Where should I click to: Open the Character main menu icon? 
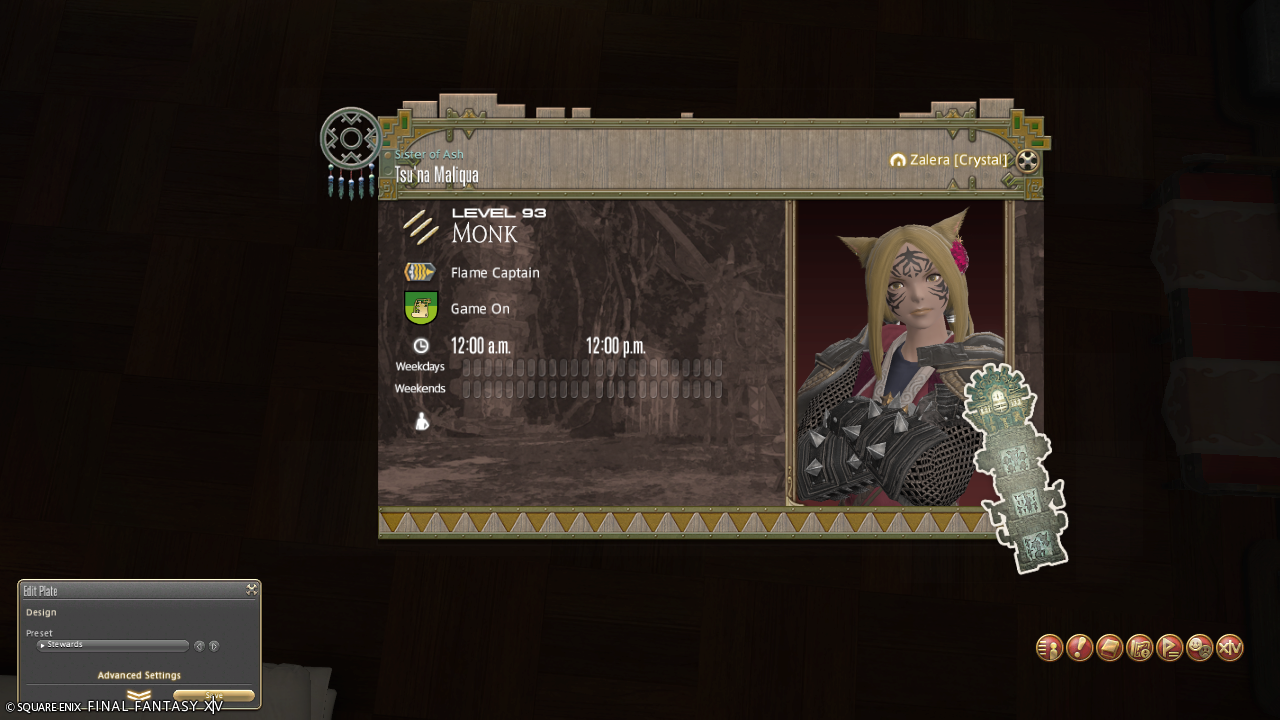pyautogui.click(x=1049, y=648)
